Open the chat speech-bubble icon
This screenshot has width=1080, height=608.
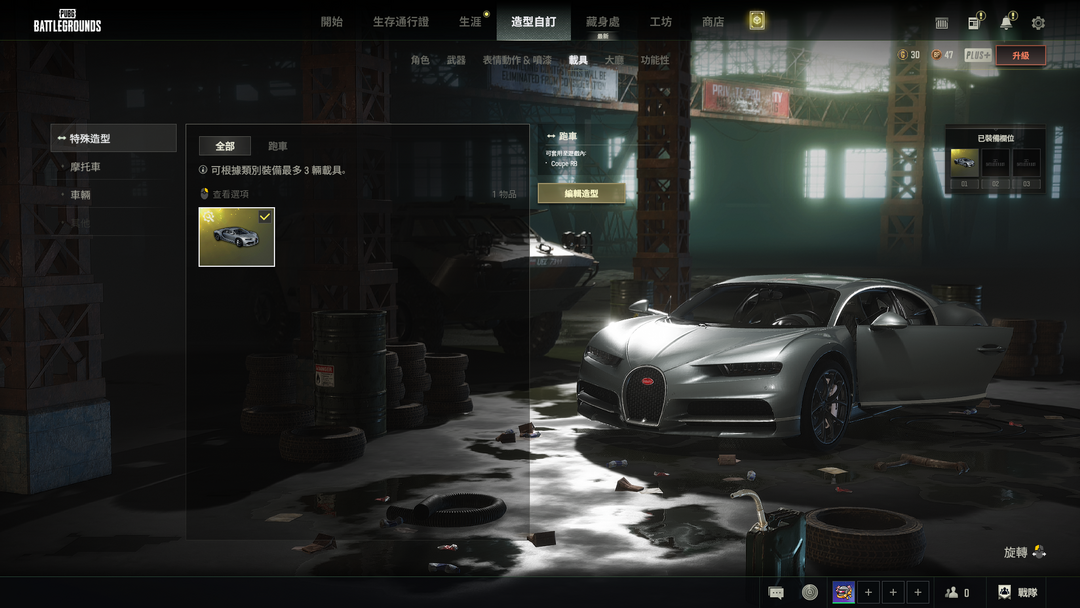pos(776,593)
